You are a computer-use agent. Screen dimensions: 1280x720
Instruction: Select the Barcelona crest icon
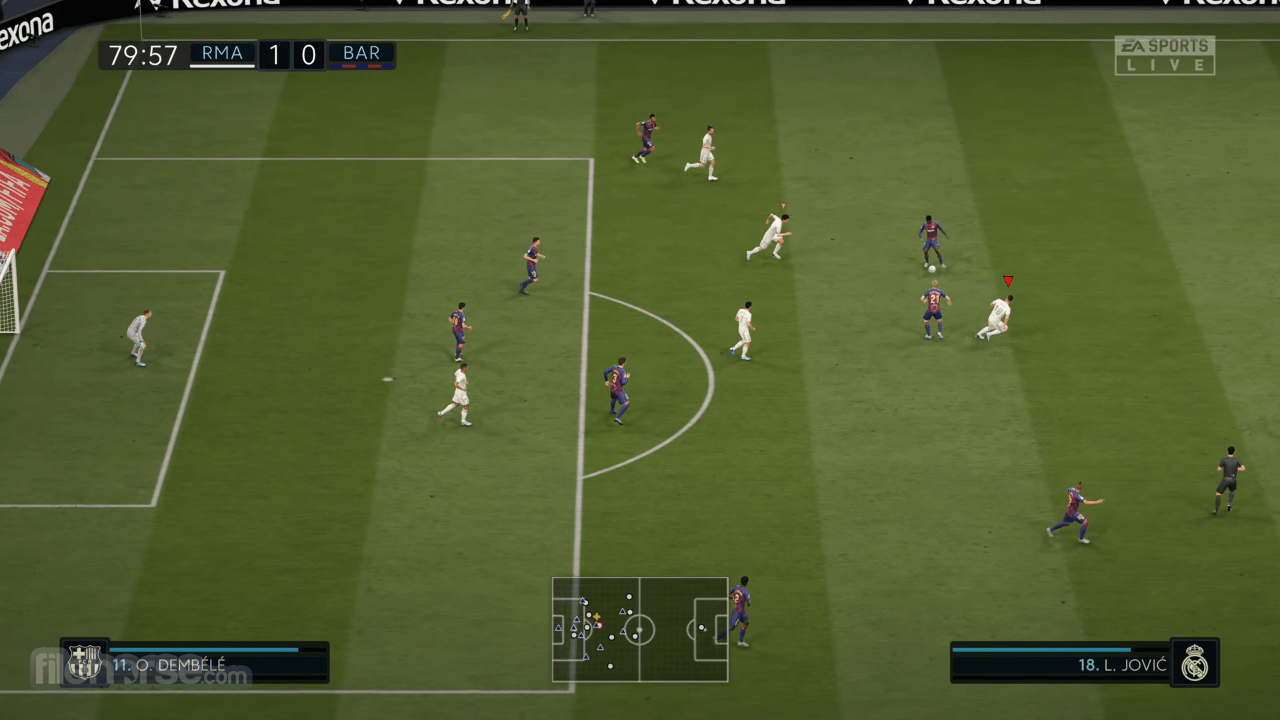(85, 662)
